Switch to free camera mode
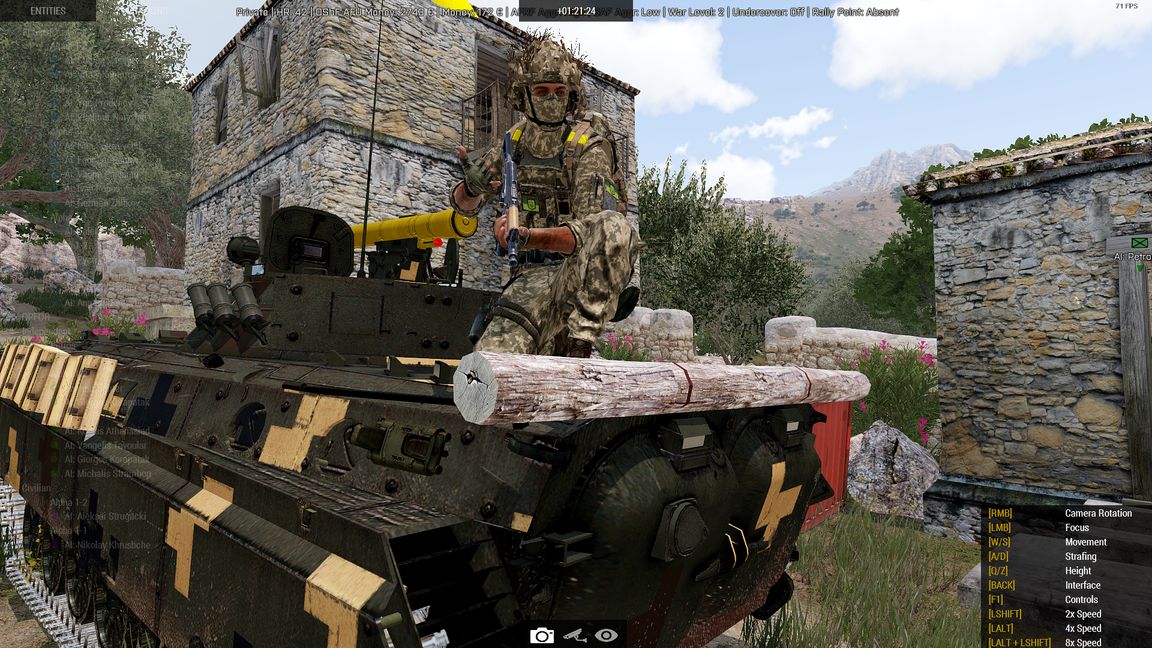This screenshot has width=1152, height=648. 542,635
